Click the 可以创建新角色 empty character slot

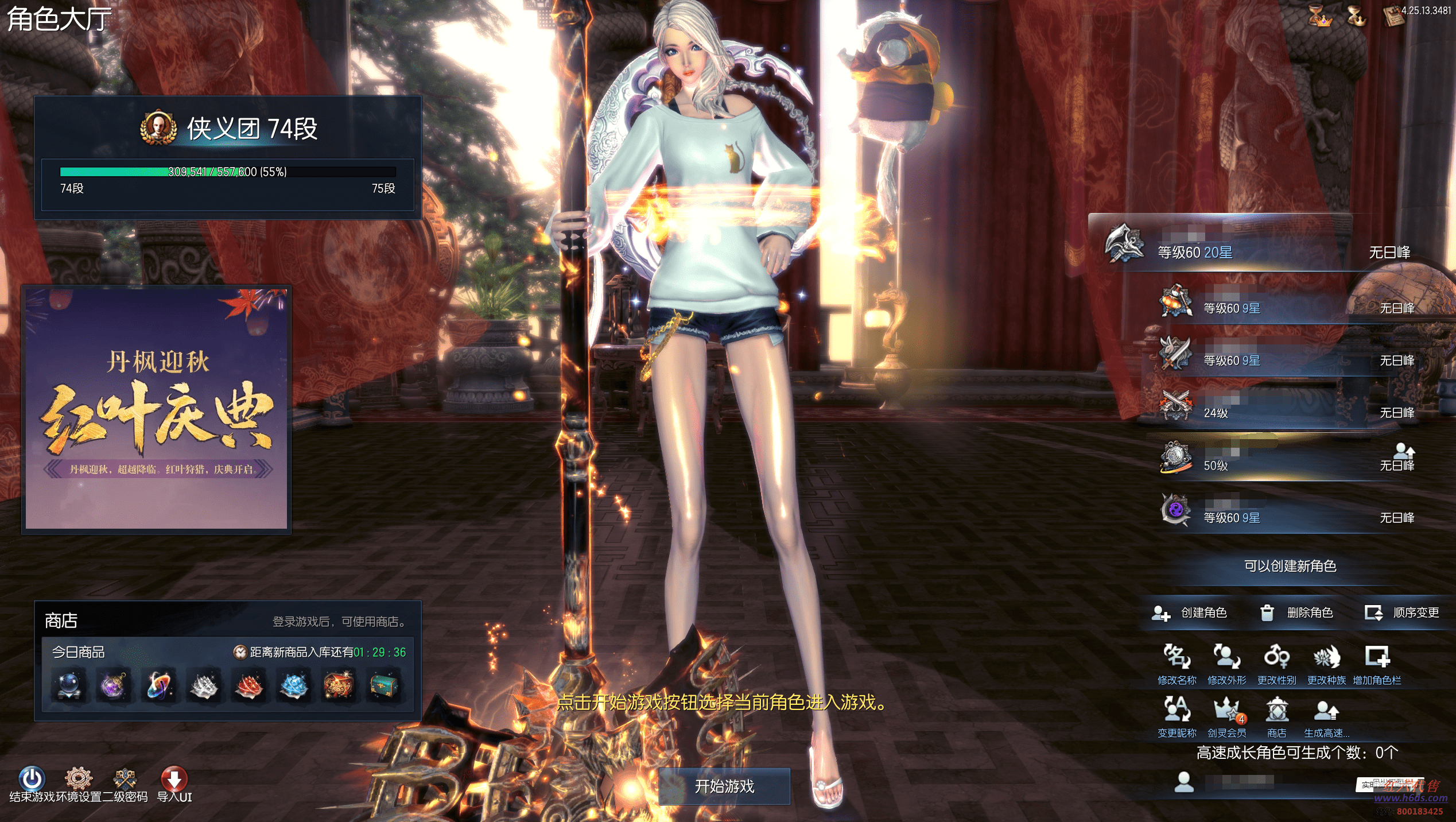(1290, 566)
